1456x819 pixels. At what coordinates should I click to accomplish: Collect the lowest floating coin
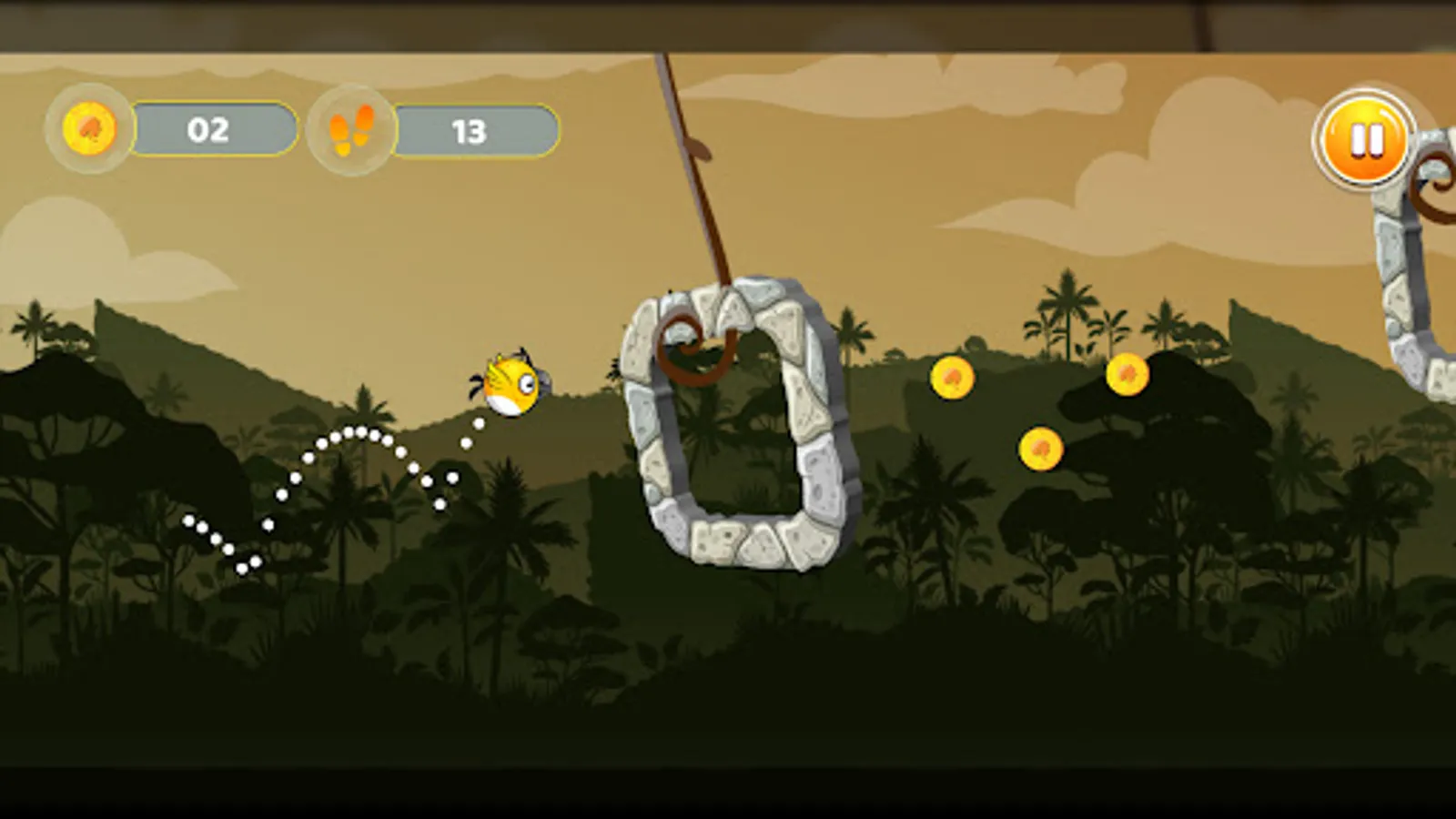1043,448
